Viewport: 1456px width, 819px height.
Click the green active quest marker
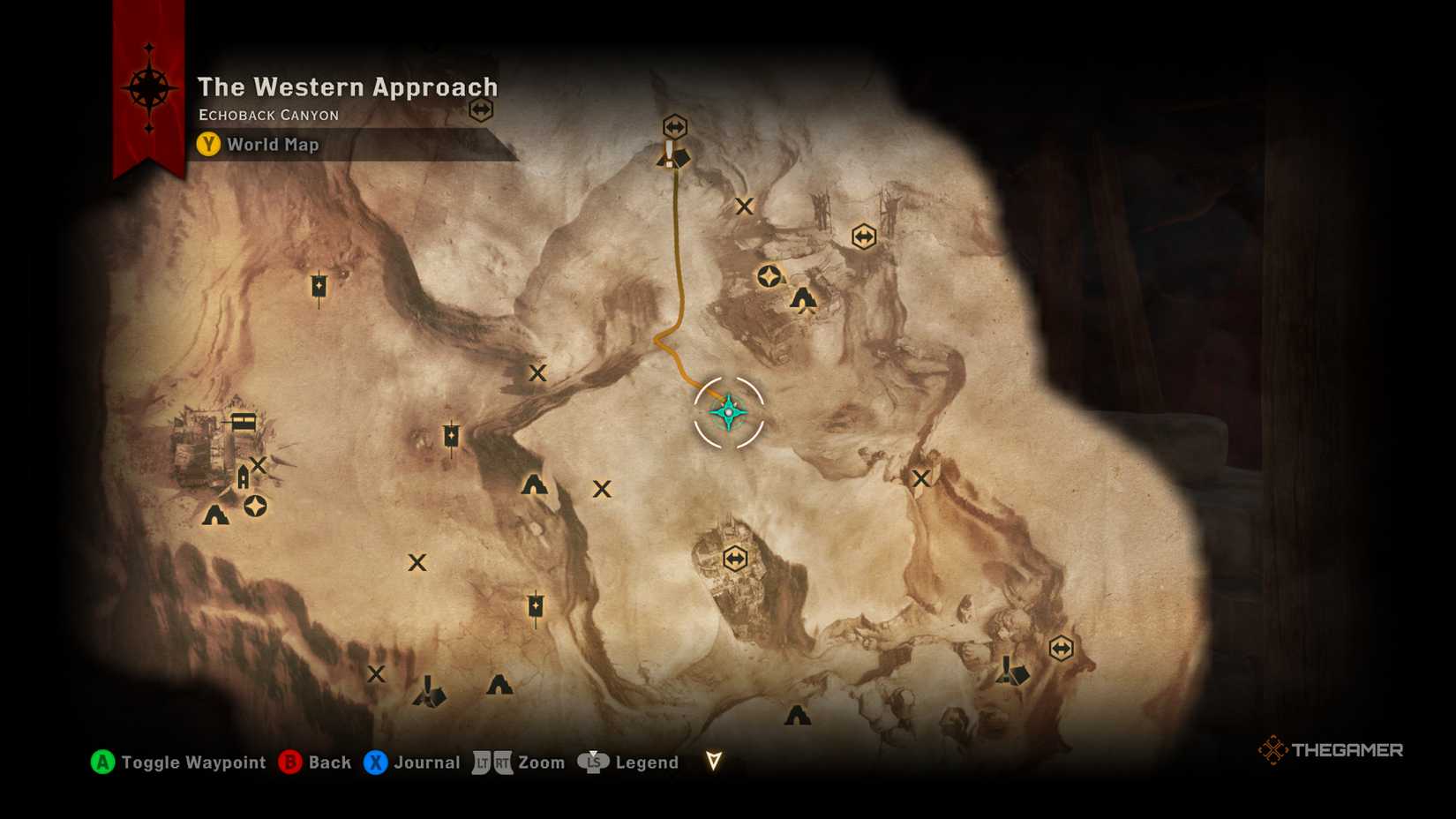click(726, 411)
